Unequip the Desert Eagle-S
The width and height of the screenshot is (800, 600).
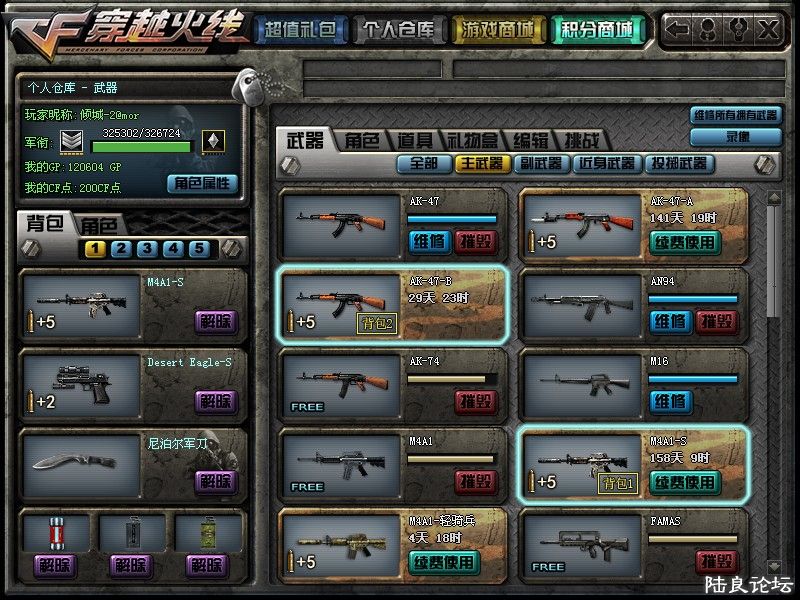pos(215,402)
